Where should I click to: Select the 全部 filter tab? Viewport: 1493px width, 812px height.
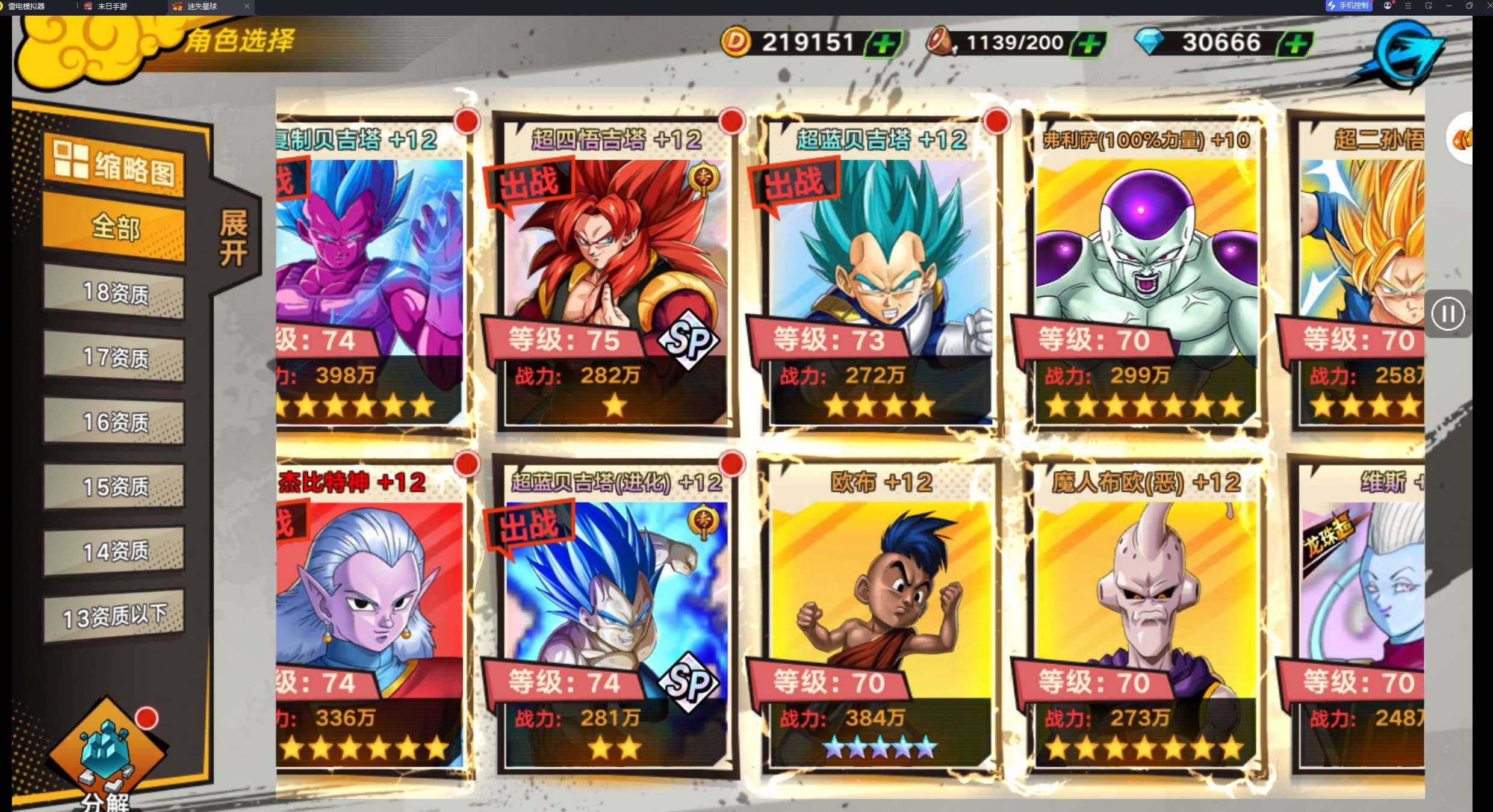pos(114,229)
